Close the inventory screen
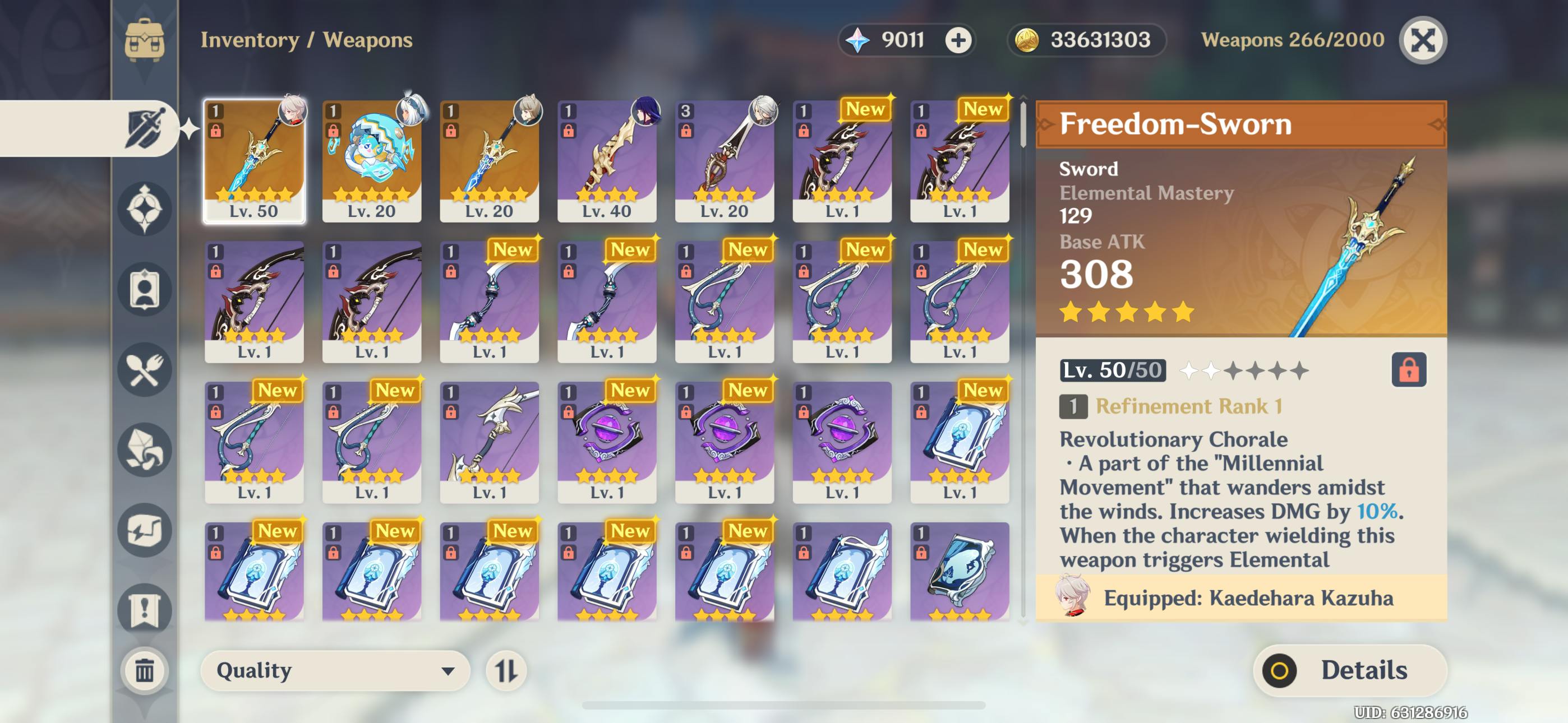1568x723 pixels. (1423, 40)
